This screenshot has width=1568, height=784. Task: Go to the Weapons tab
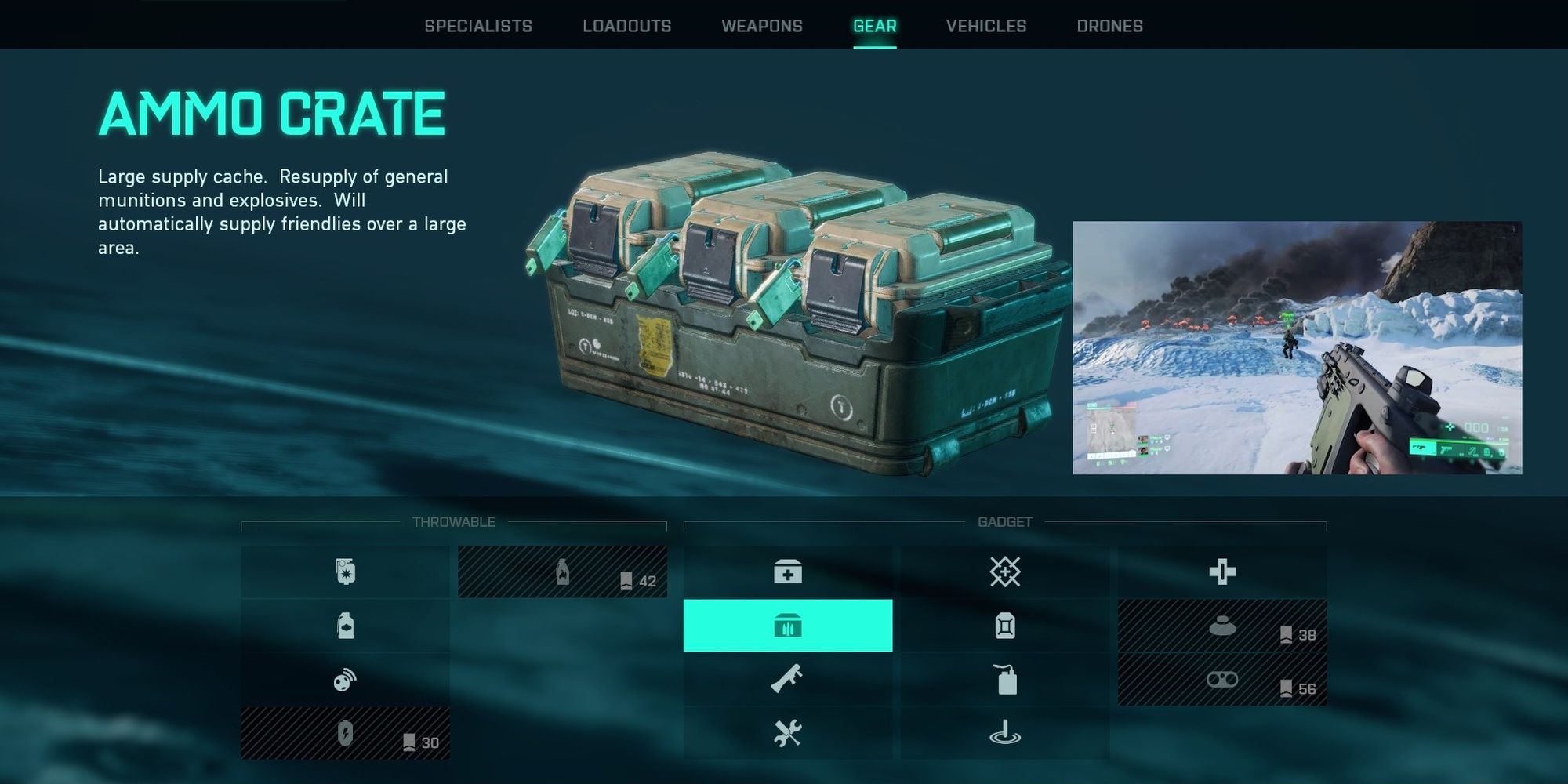(761, 26)
